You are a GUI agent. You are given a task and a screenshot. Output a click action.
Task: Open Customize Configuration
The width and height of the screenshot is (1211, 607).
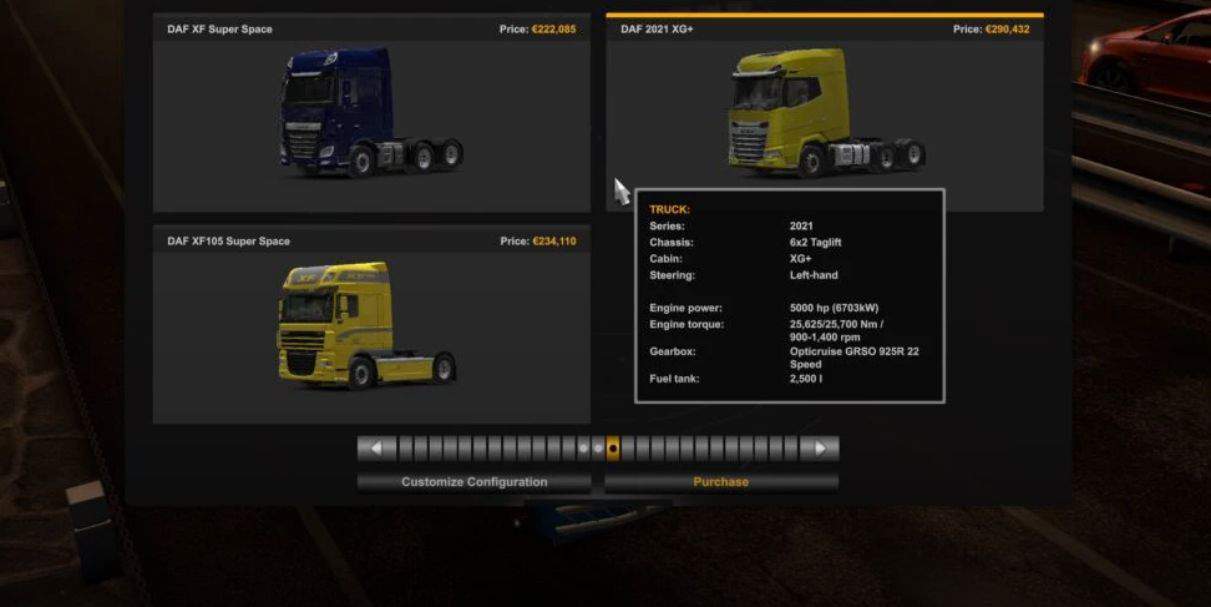click(474, 482)
